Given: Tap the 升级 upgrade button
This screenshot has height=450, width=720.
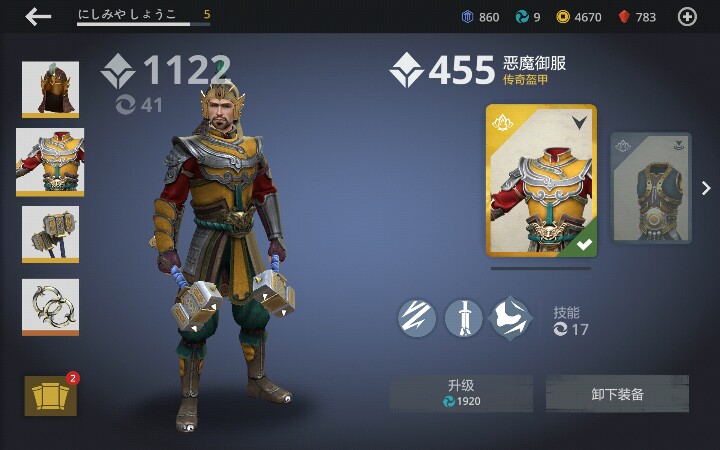Looking at the screenshot, I should click(x=461, y=393).
